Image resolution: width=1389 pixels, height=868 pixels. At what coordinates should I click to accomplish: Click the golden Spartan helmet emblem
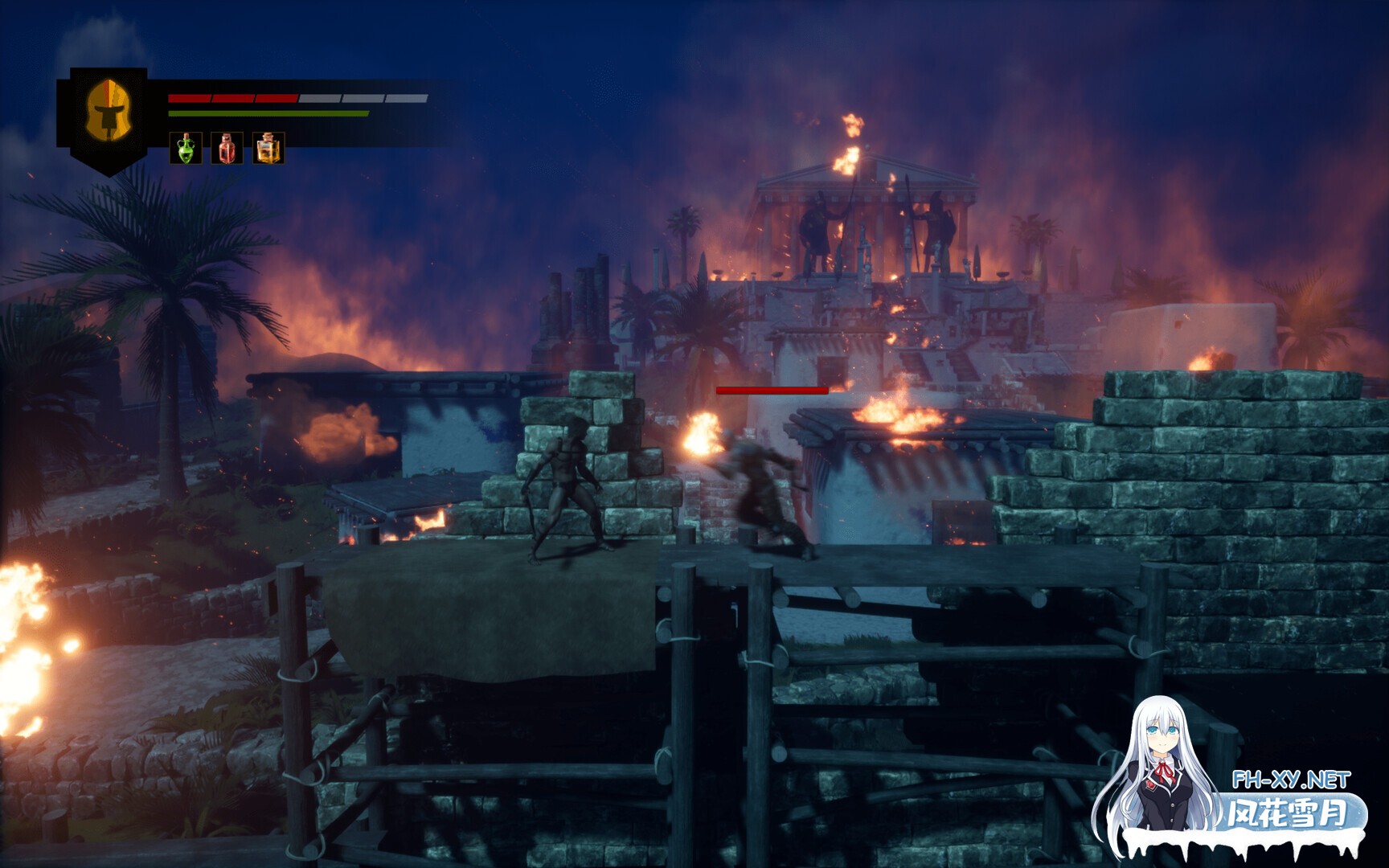[109, 115]
